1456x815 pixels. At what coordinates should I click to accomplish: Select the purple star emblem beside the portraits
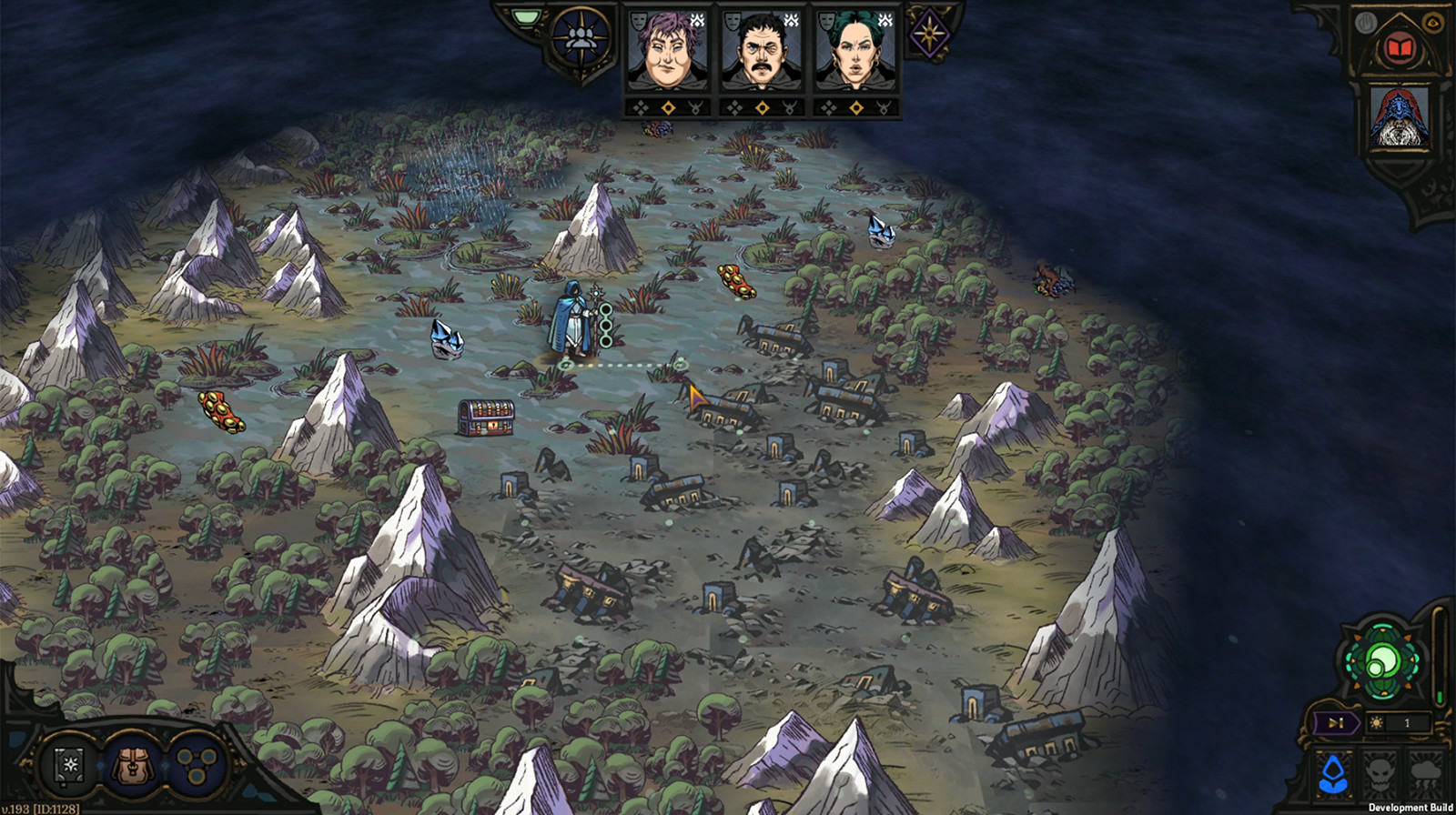[928, 32]
